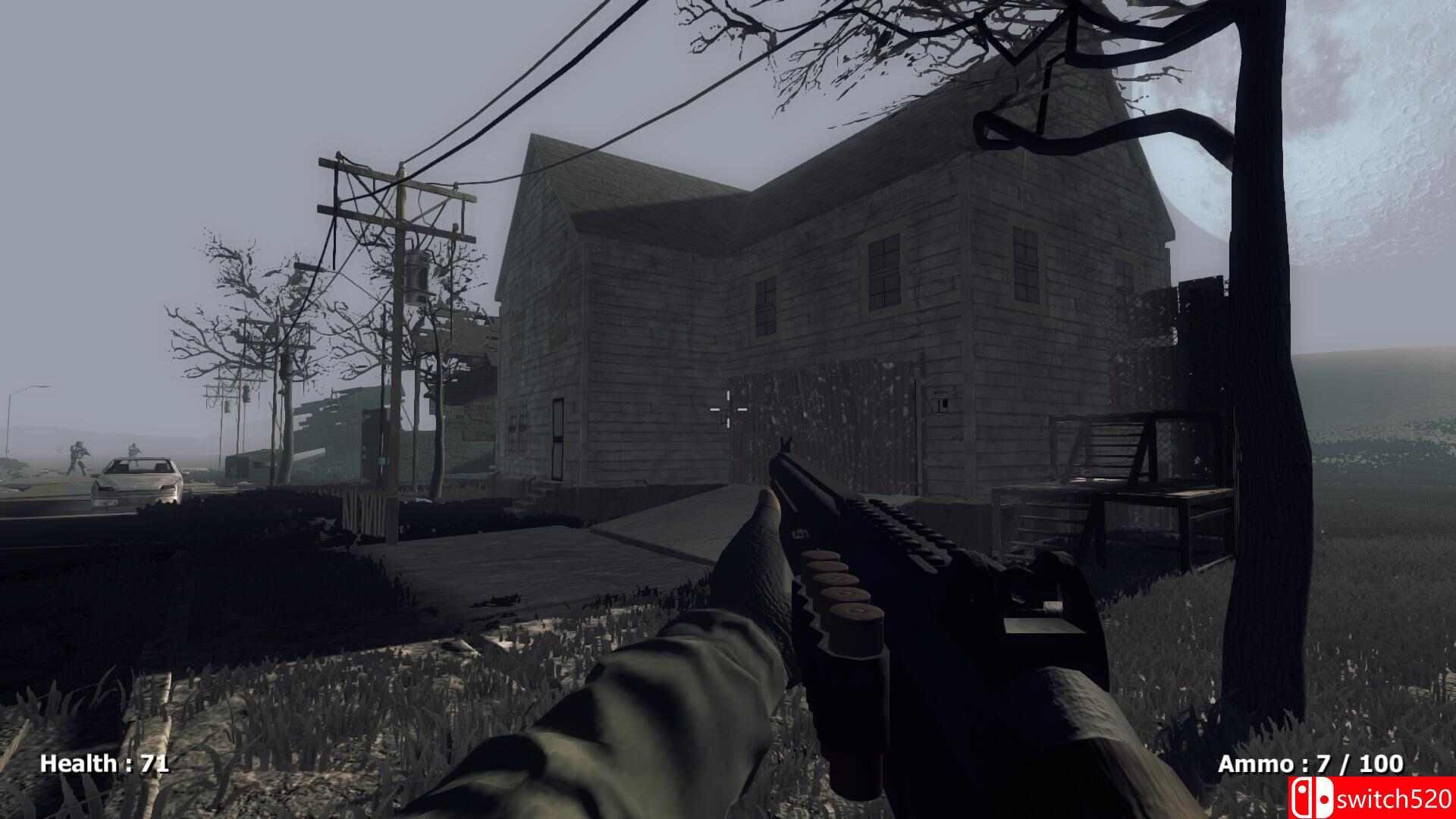Image resolution: width=1456 pixels, height=819 pixels.
Task: Click the switch520 watermark text link
Action: pos(1395,796)
